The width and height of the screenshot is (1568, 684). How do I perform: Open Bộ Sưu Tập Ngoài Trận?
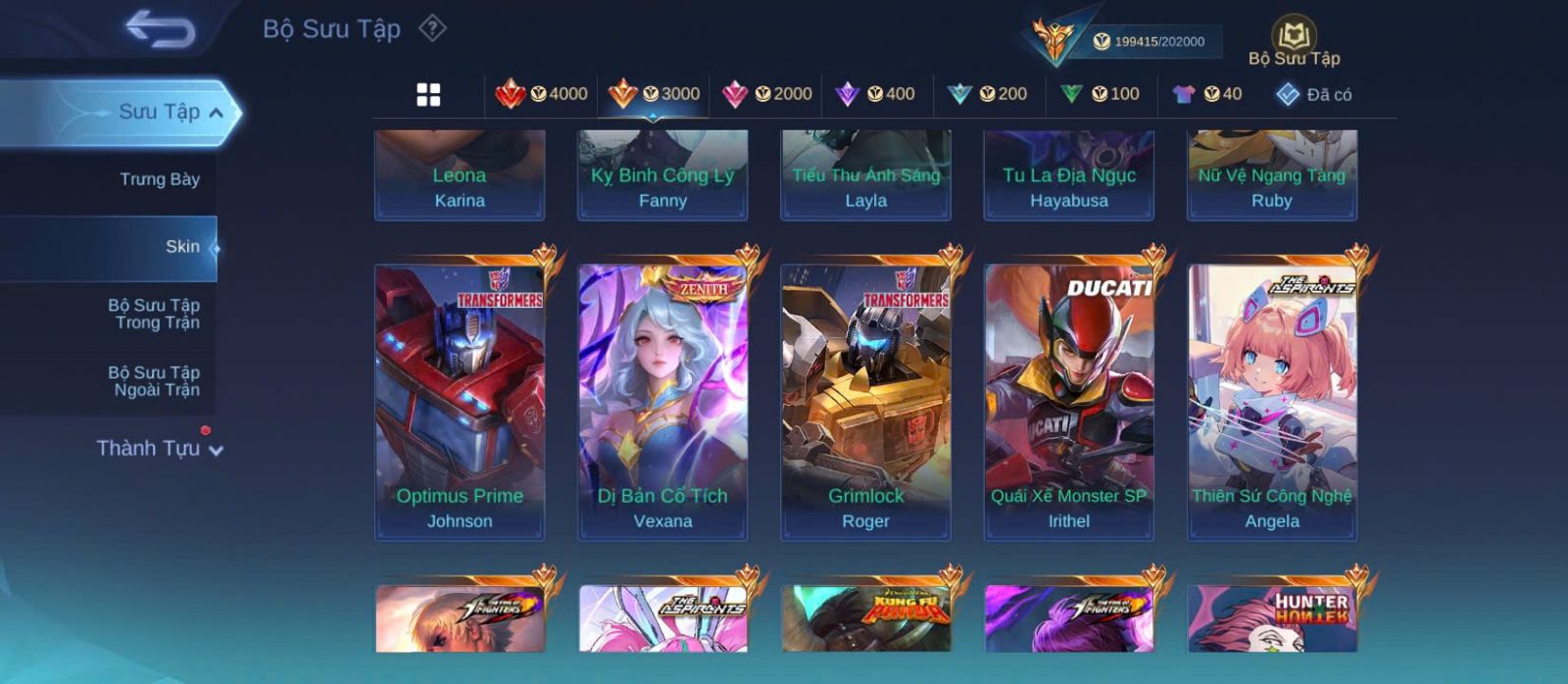tap(154, 381)
